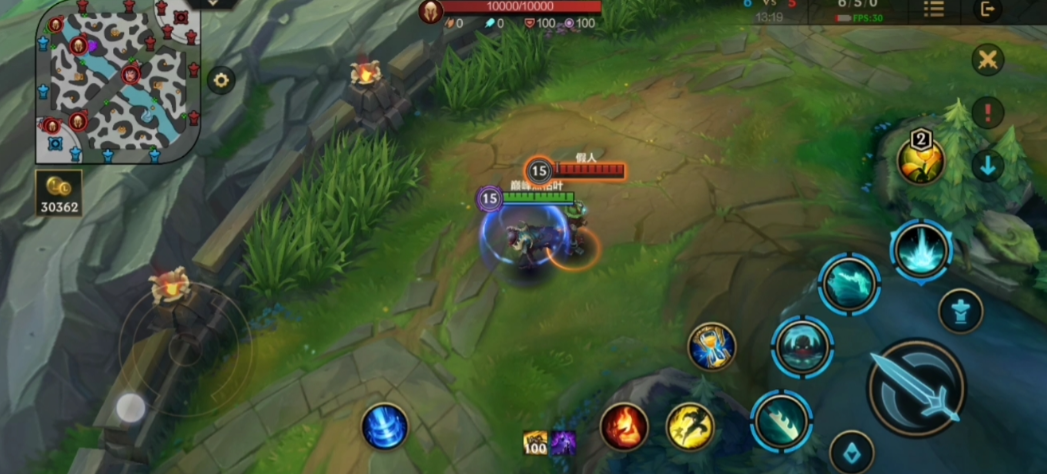Image resolution: width=1047 pixels, height=474 pixels.
Task: Show the scoreboard list icon
Action: (x=933, y=9)
